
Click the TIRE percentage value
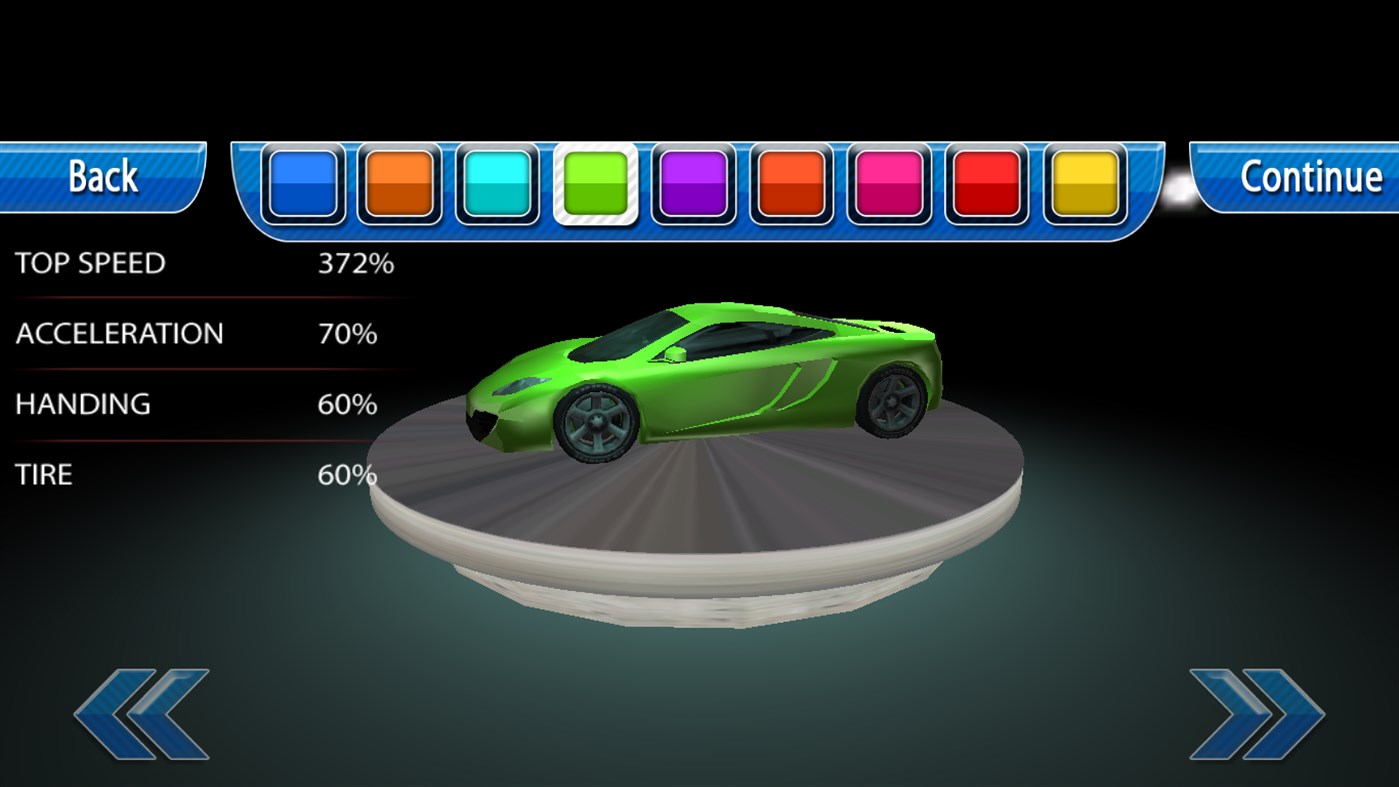(346, 474)
